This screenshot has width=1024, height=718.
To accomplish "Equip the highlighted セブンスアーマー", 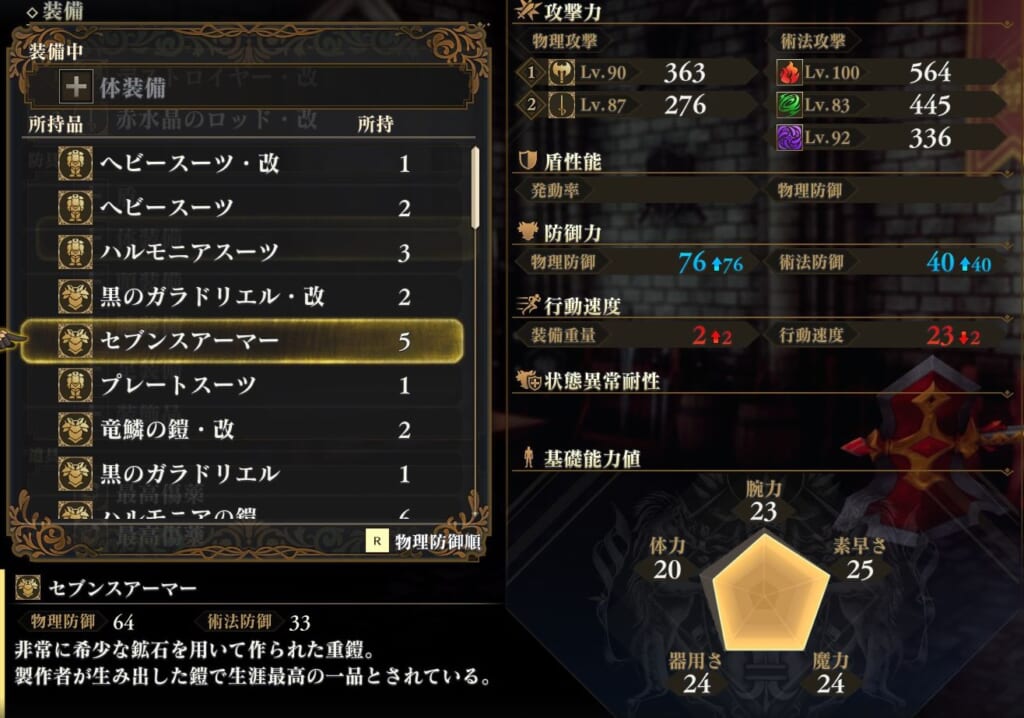I will (240, 341).
